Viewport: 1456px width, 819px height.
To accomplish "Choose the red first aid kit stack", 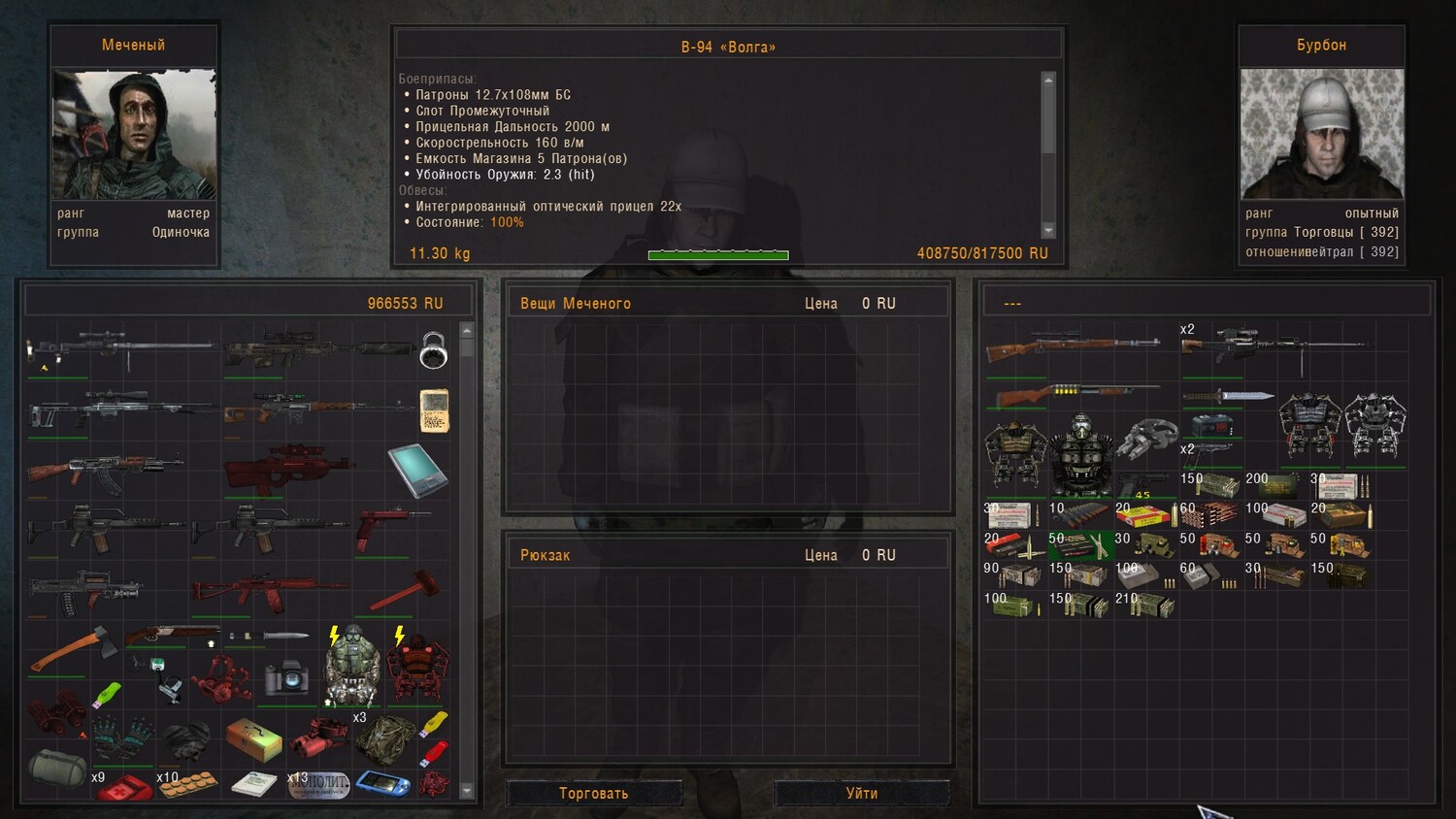I will [123, 784].
